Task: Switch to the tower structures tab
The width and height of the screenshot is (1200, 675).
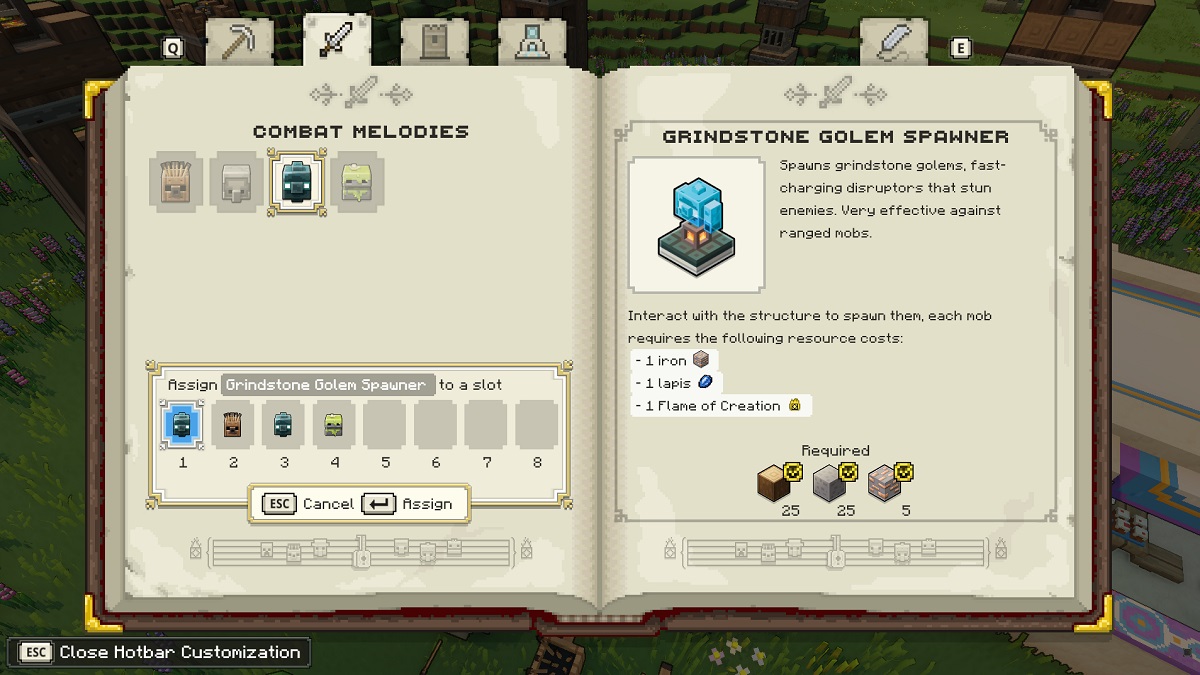Action: click(434, 42)
